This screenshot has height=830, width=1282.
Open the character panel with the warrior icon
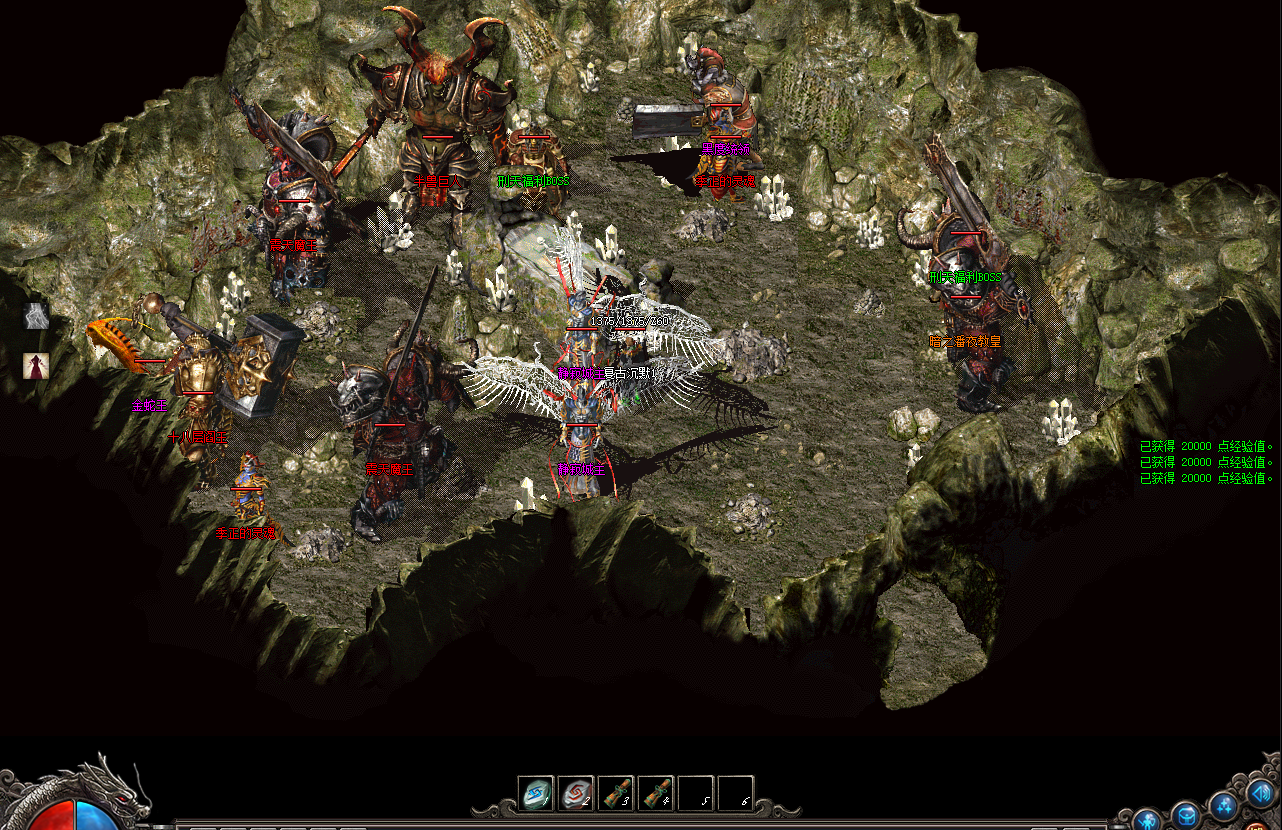pyautogui.click(x=1148, y=819)
